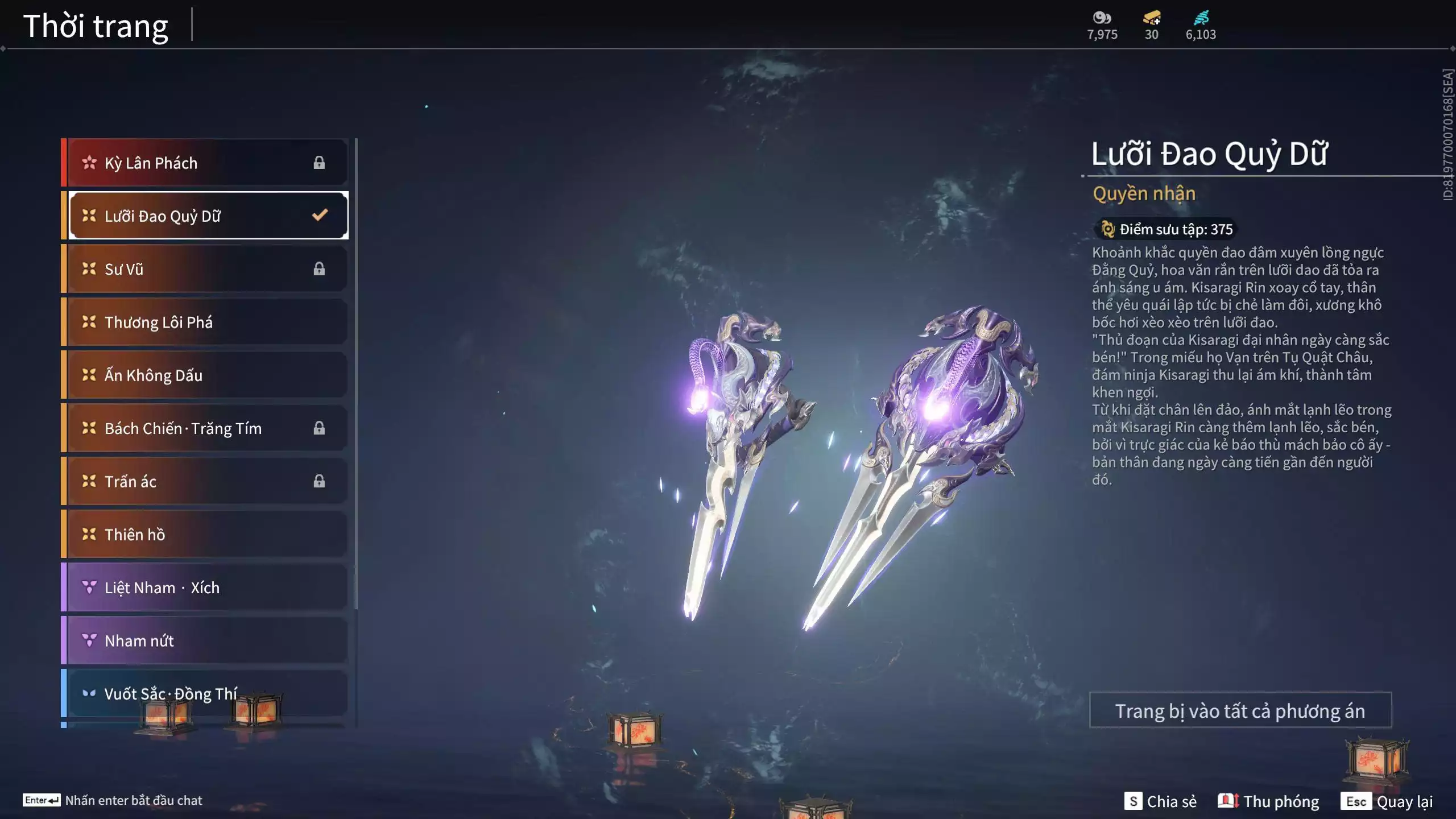Select the Vuốt Sắc · Đồng Thí skin
This screenshot has height=819, width=1456.
coord(205,693)
